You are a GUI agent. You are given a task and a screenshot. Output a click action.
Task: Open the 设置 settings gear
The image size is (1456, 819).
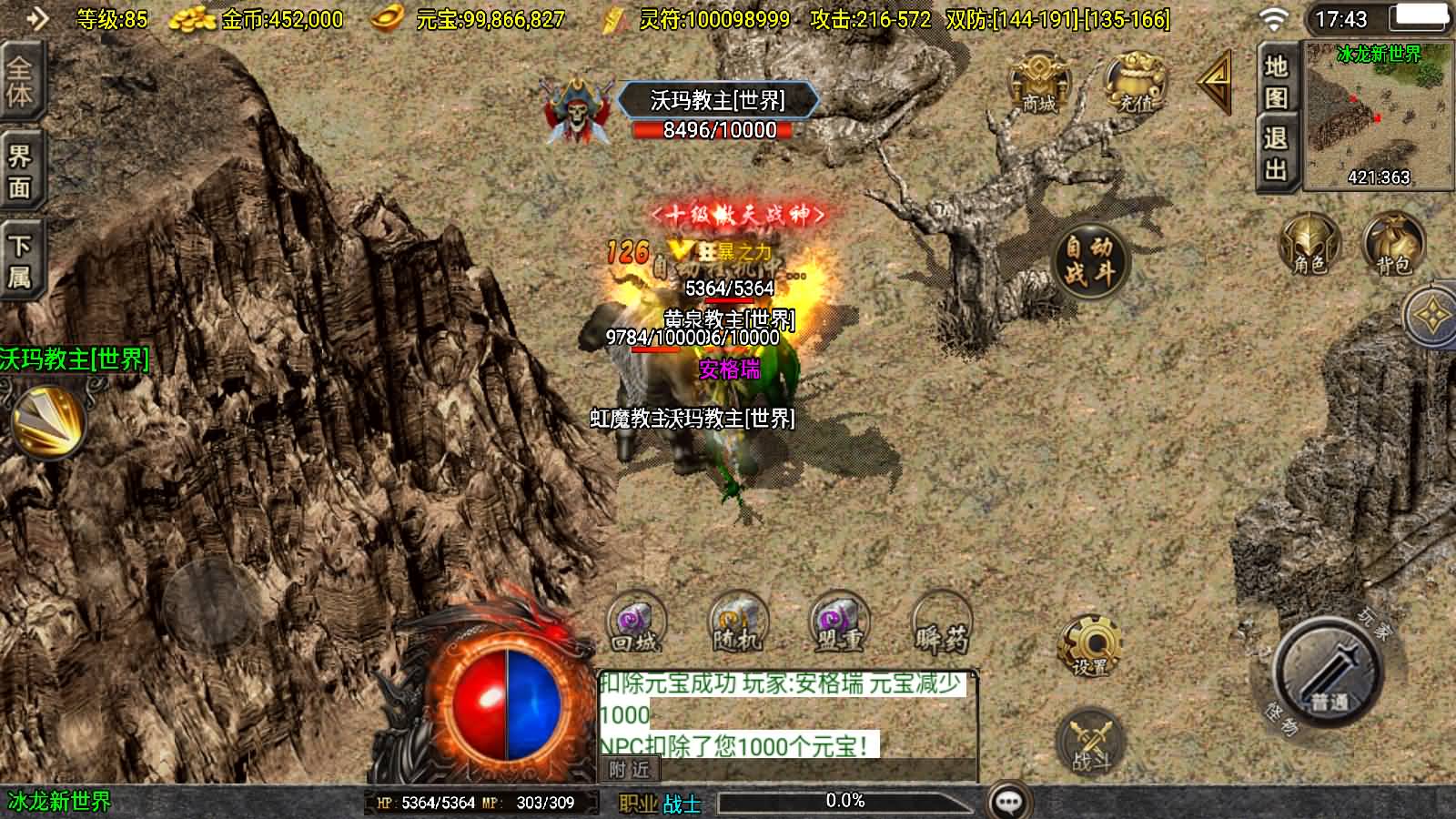tap(1089, 644)
